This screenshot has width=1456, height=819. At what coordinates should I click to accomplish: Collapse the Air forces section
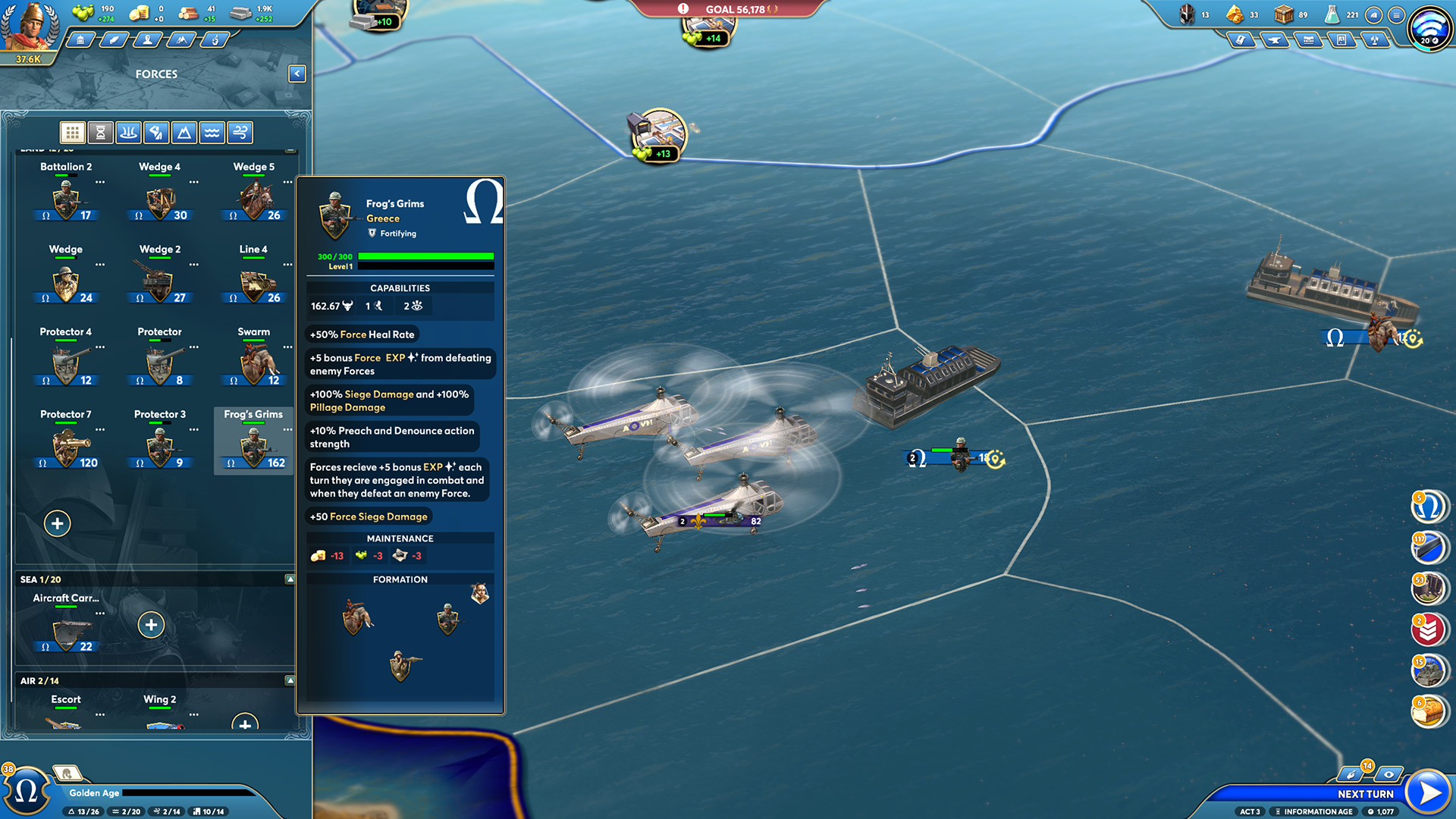tap(290, 681)
